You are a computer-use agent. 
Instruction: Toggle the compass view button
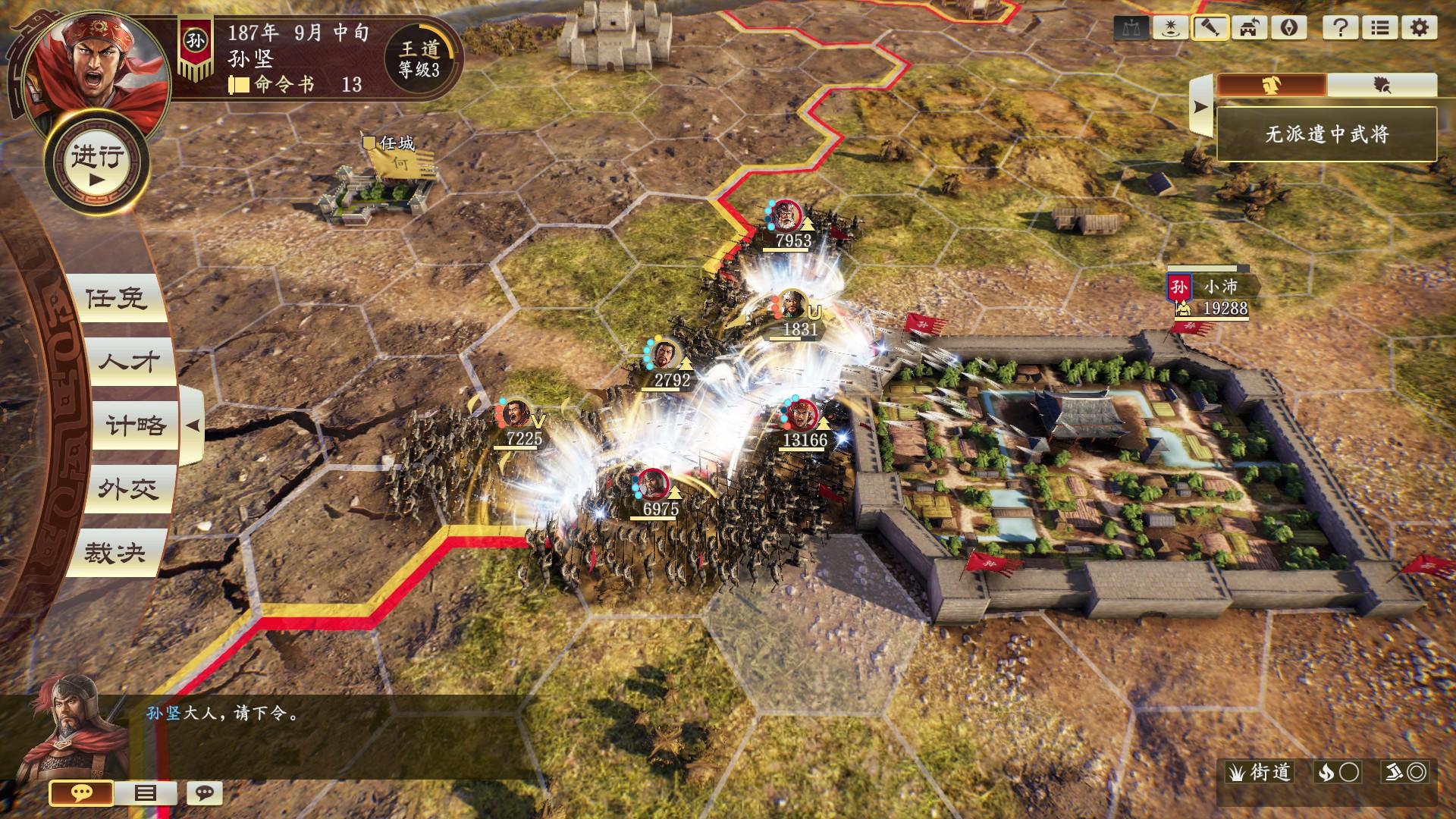1288,28
